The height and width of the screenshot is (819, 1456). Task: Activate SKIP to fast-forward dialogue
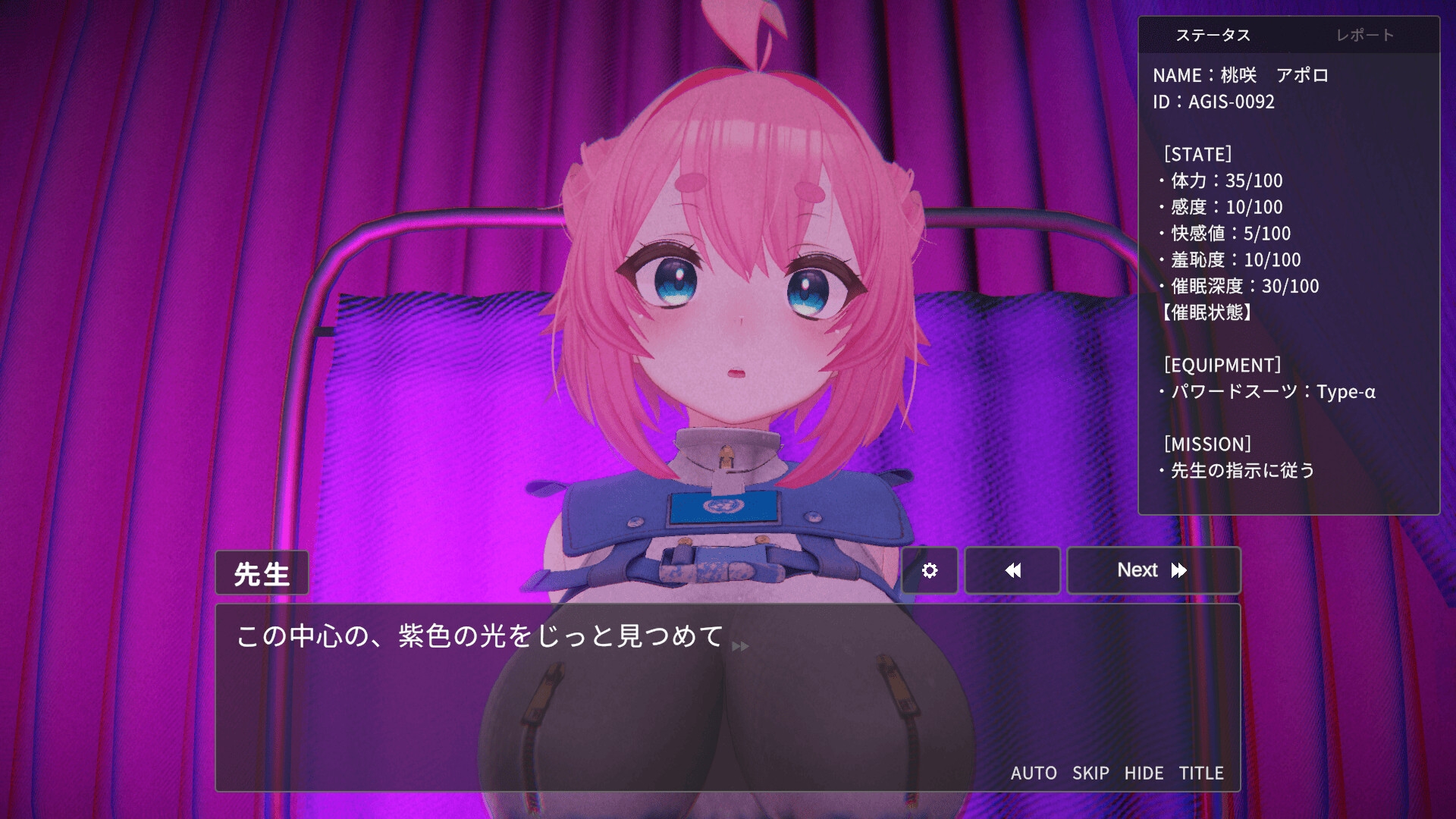coord(1090,773)
